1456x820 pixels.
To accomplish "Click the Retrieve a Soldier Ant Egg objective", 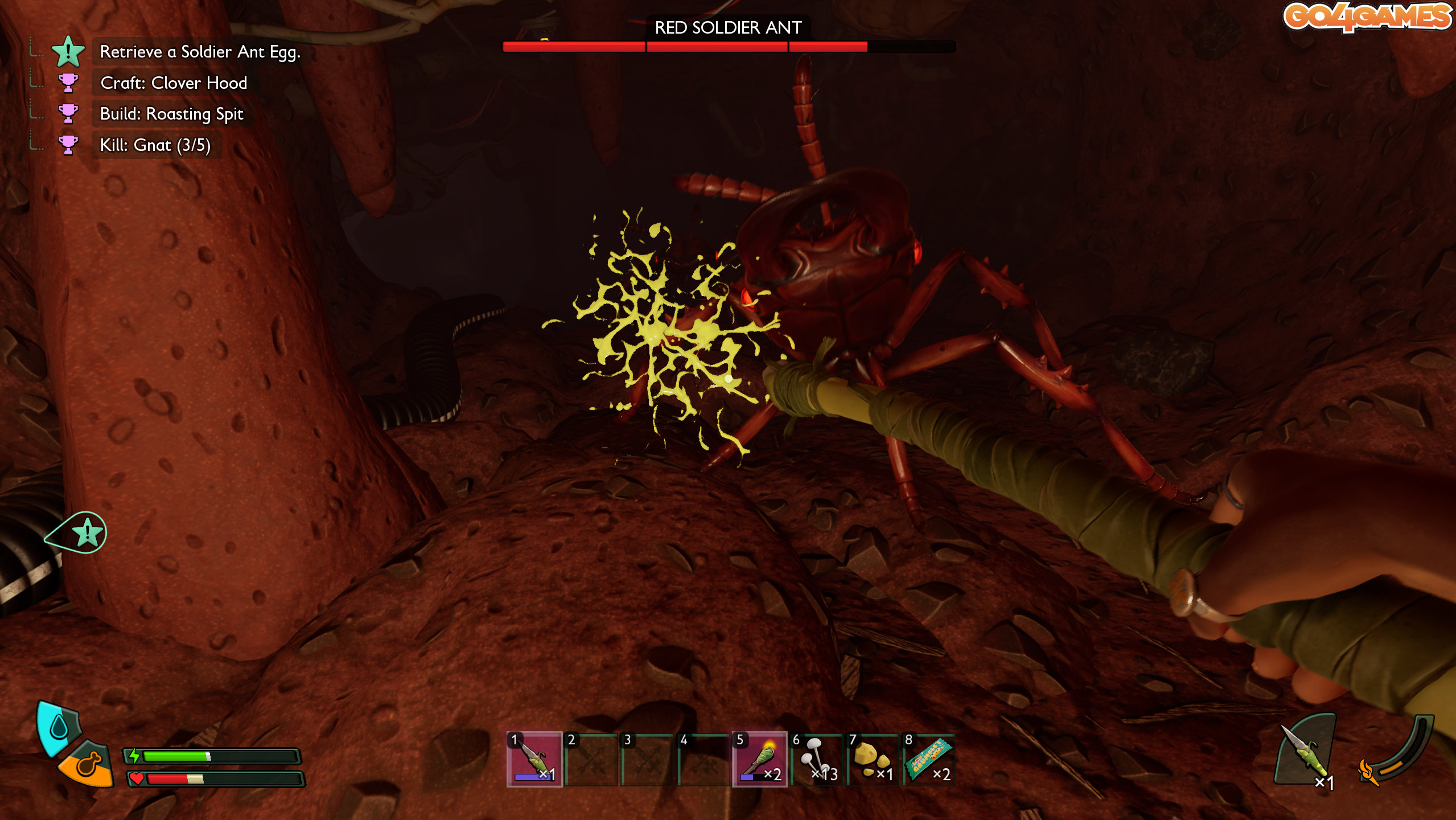I will coord(199,52).
